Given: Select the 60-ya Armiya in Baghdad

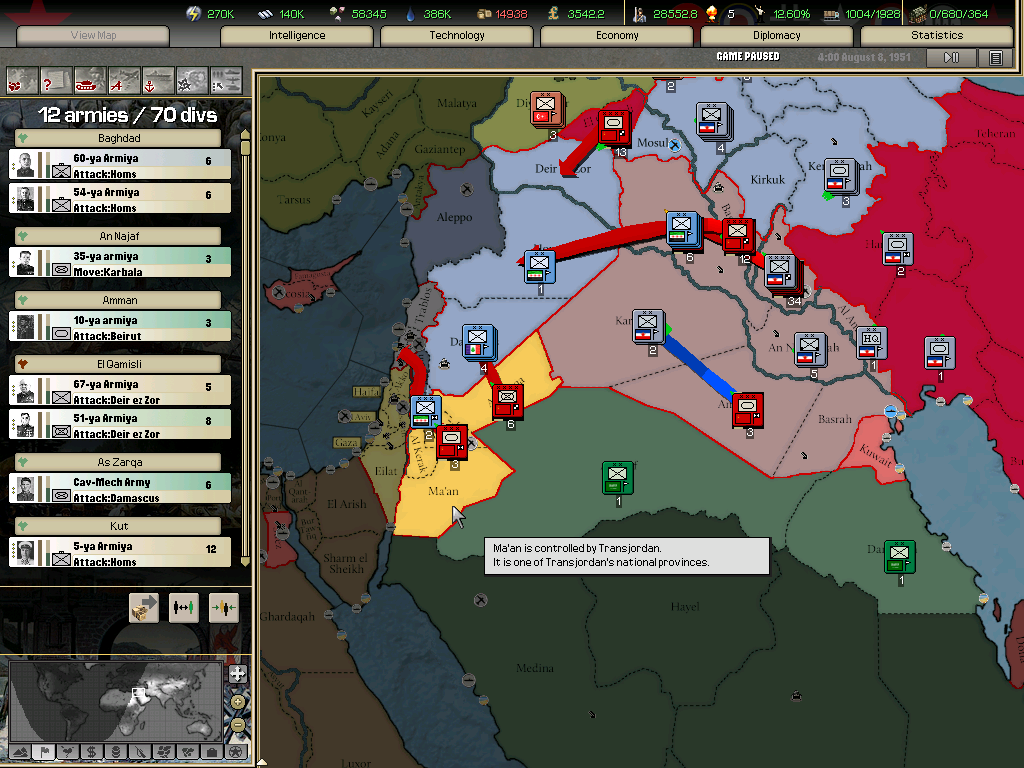Looking at the screenshot, I should tap(120, 165).
